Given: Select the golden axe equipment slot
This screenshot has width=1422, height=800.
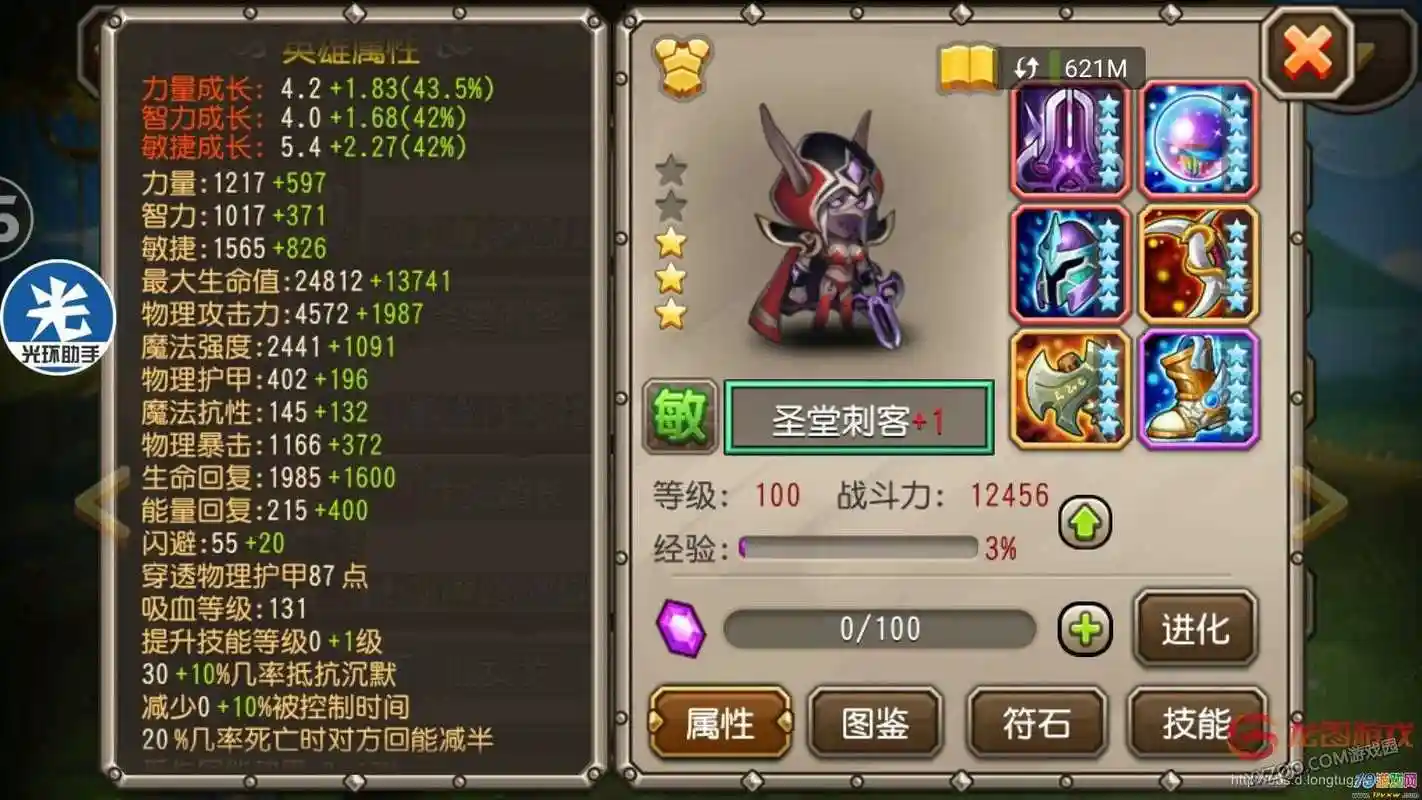Looking at the screenshot, I should pyautogui.click(x=1069, y=389).
